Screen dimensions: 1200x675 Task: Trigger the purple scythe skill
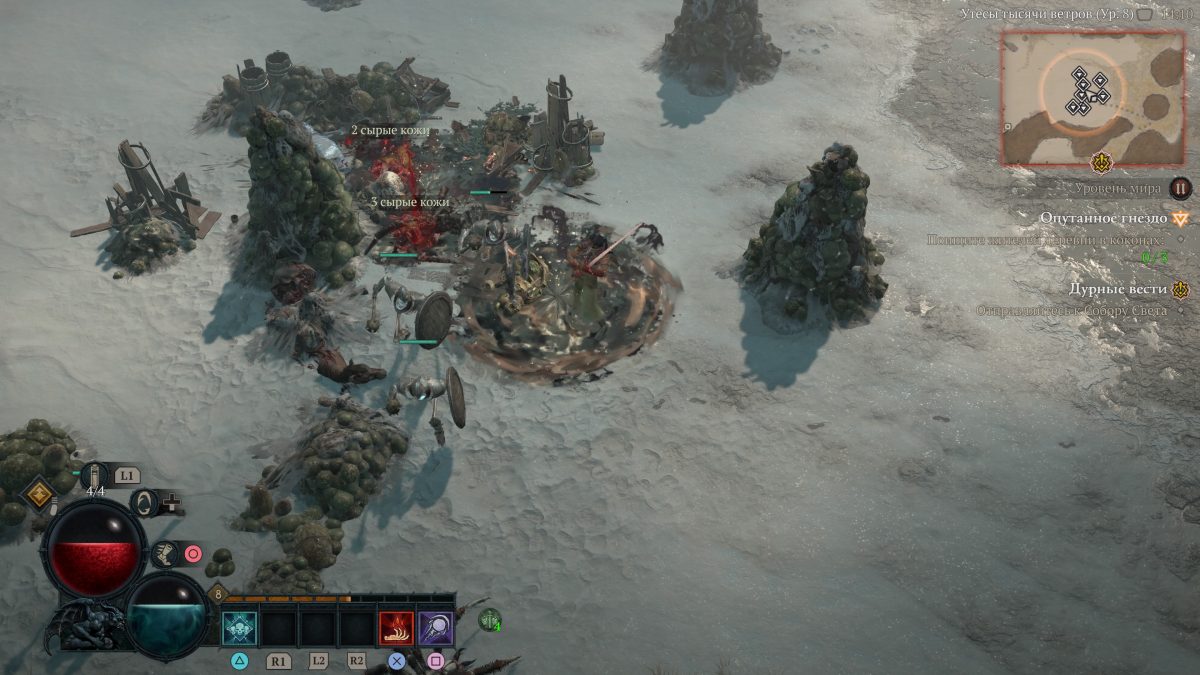point(435,628)
